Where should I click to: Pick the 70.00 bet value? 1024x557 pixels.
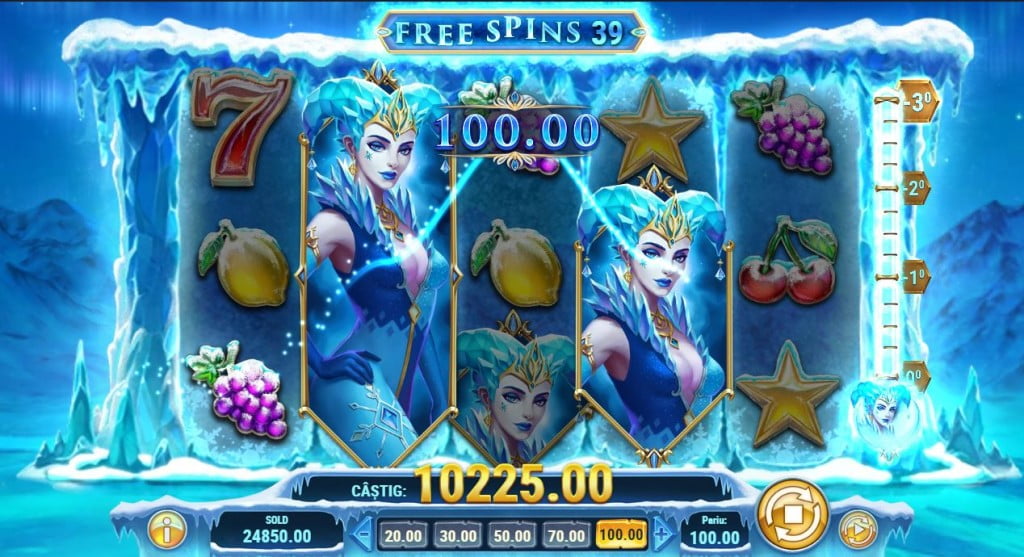(x=565, y=533)
